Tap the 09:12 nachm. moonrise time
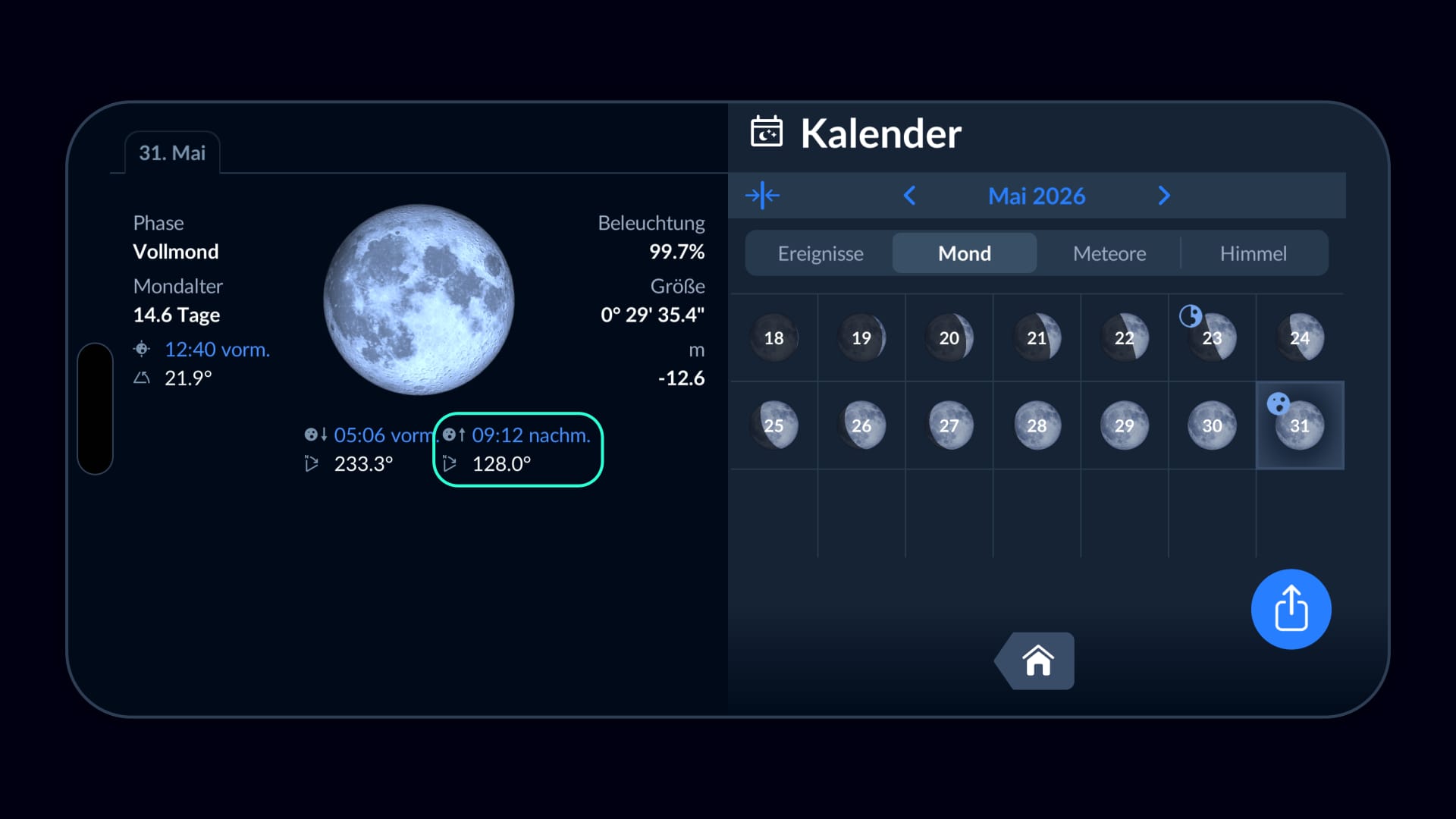 point(530,435)
